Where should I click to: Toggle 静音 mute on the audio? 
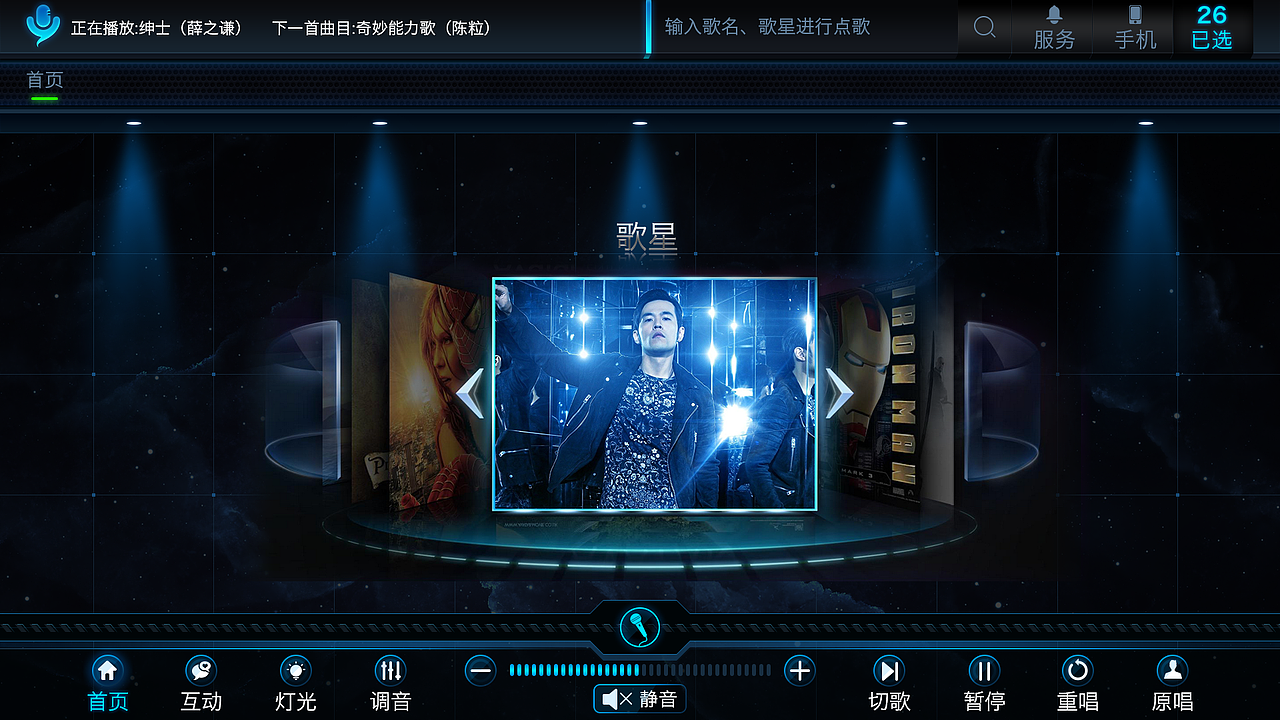(x=639, y=698)
